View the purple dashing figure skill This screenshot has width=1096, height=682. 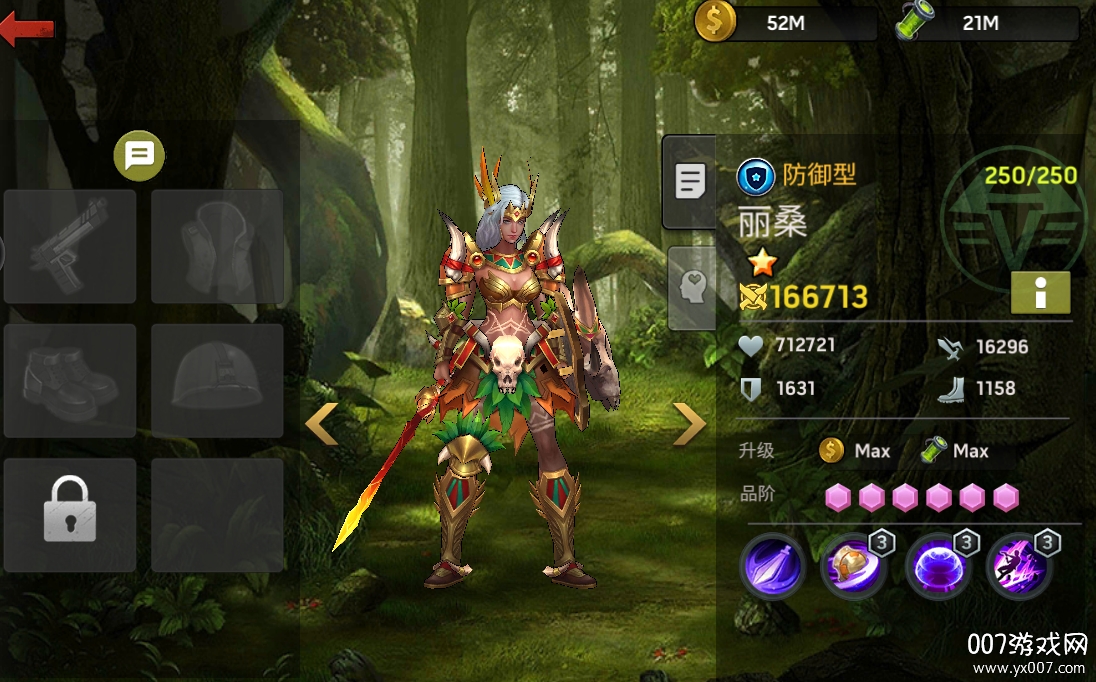(1018, 566)
